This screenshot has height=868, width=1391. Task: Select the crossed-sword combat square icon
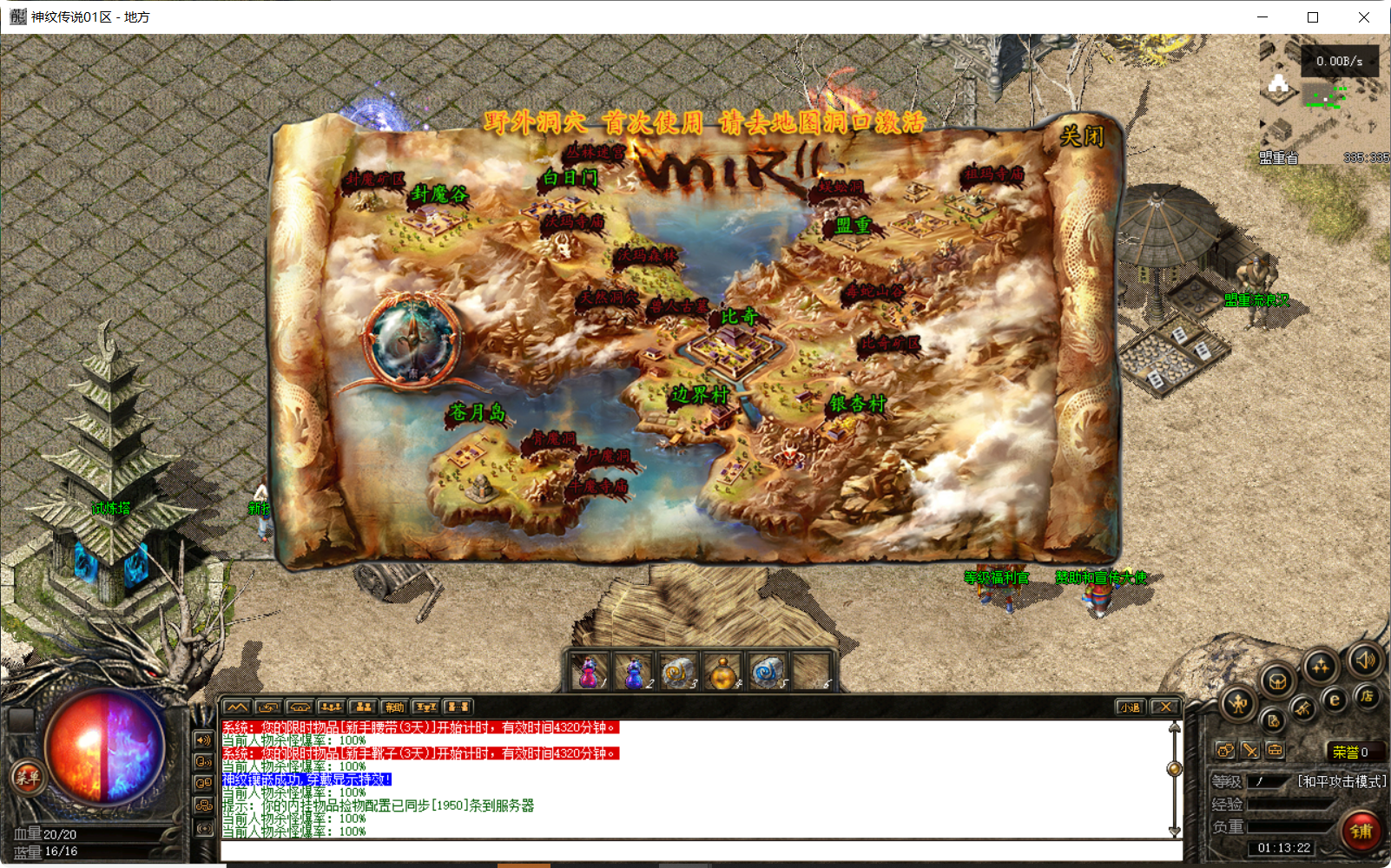(1249, 749)
